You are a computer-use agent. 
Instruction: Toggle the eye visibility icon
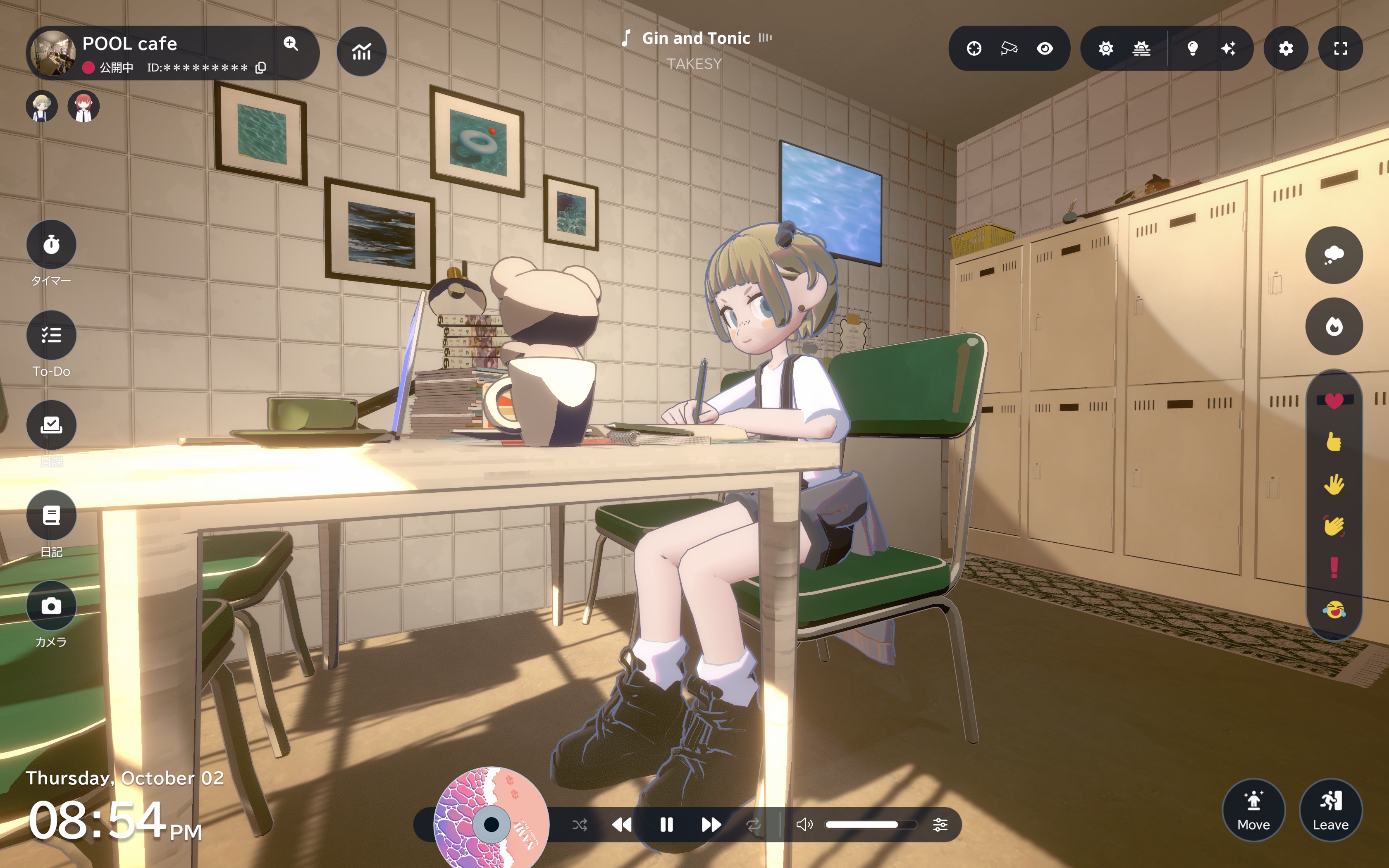pos(1045,49)
